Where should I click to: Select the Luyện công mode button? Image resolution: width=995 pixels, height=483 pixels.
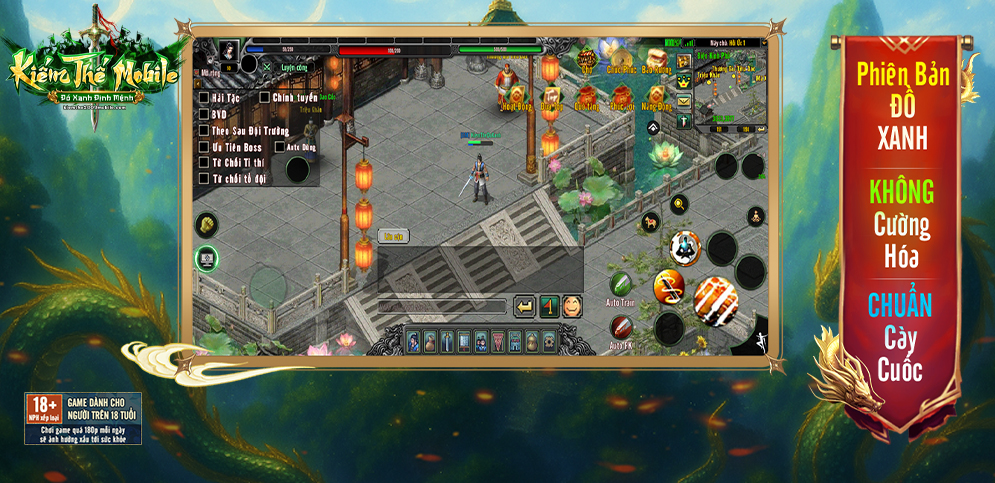click(292, 67)
